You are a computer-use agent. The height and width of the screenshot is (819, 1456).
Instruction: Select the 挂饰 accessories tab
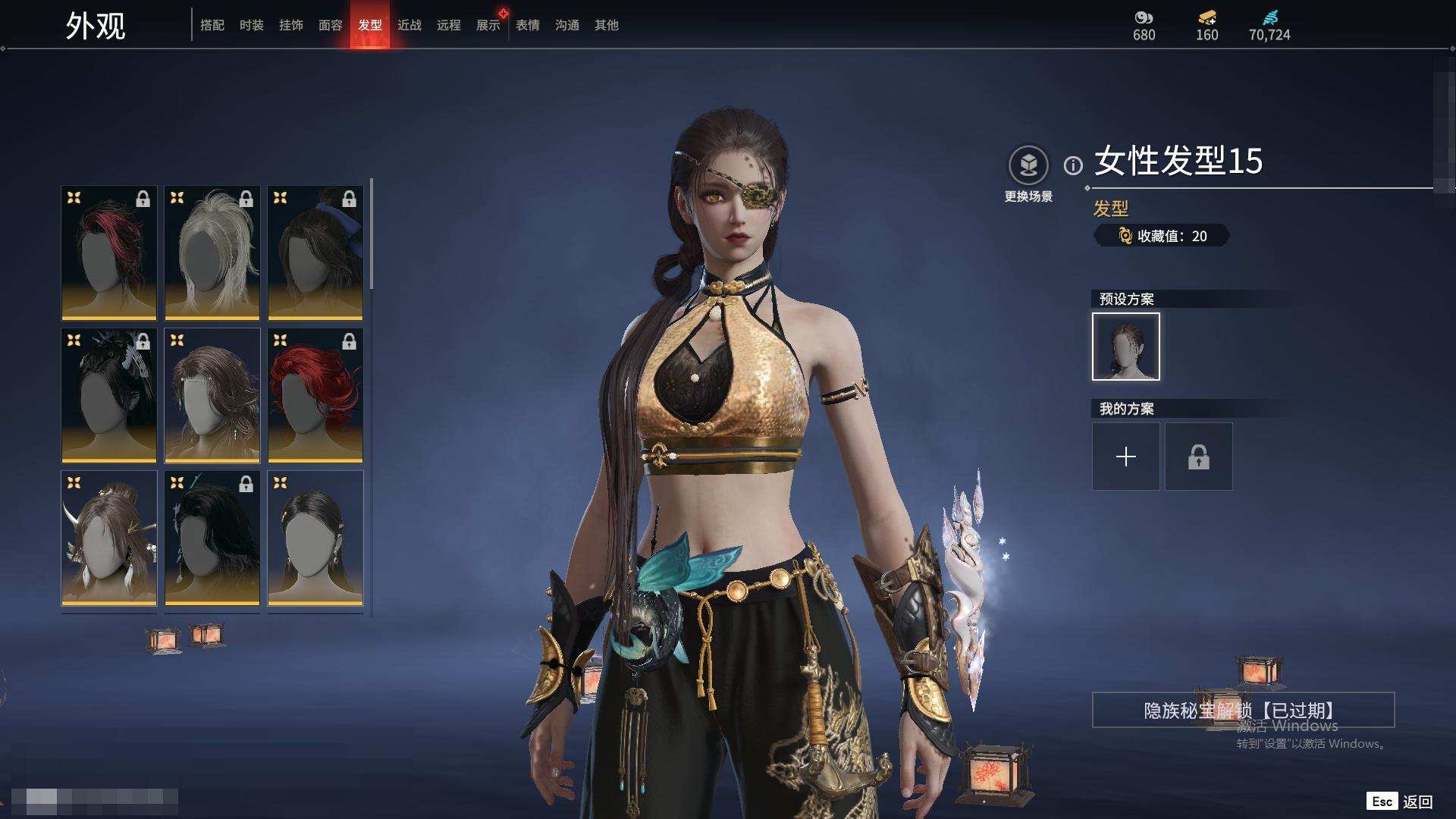point(291,25)
